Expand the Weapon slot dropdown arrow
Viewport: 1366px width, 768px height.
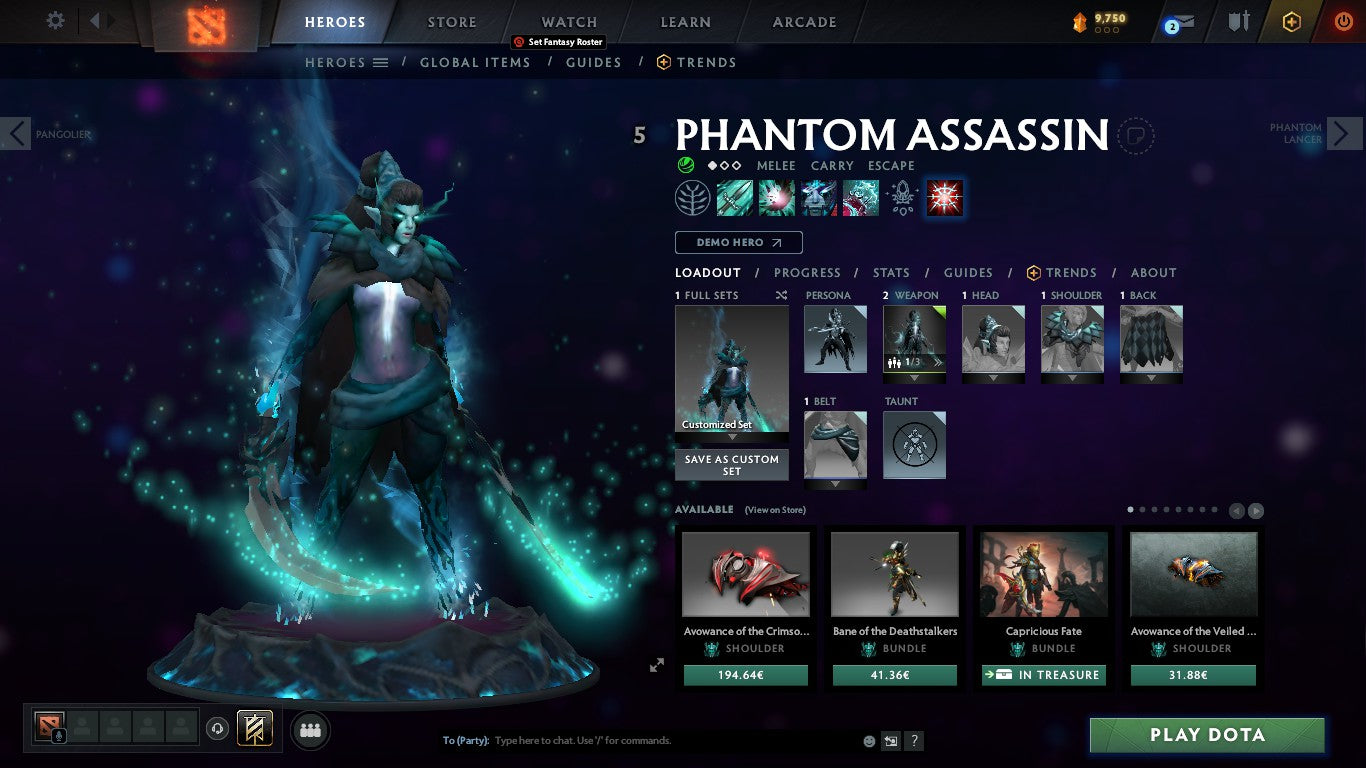(914, 378)
